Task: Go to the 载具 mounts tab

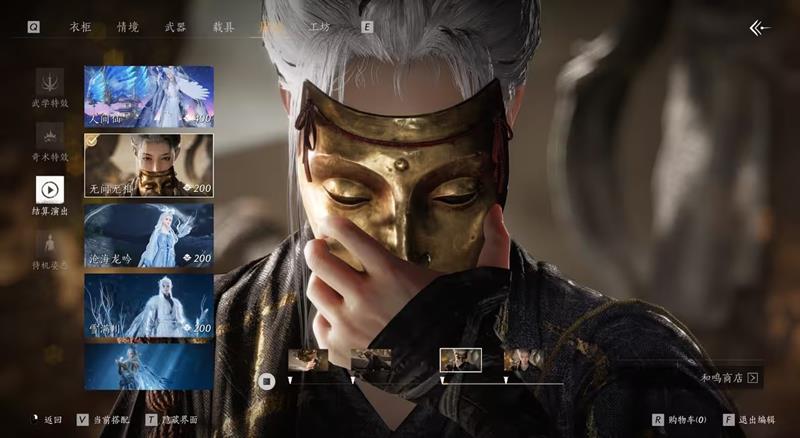Action: tap(223, 27)
